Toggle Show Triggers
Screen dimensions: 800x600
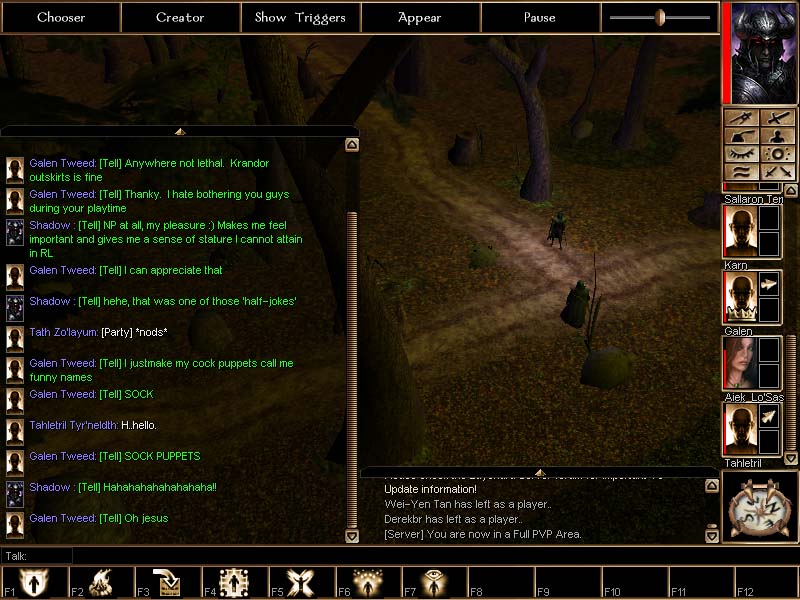(300, 17)
